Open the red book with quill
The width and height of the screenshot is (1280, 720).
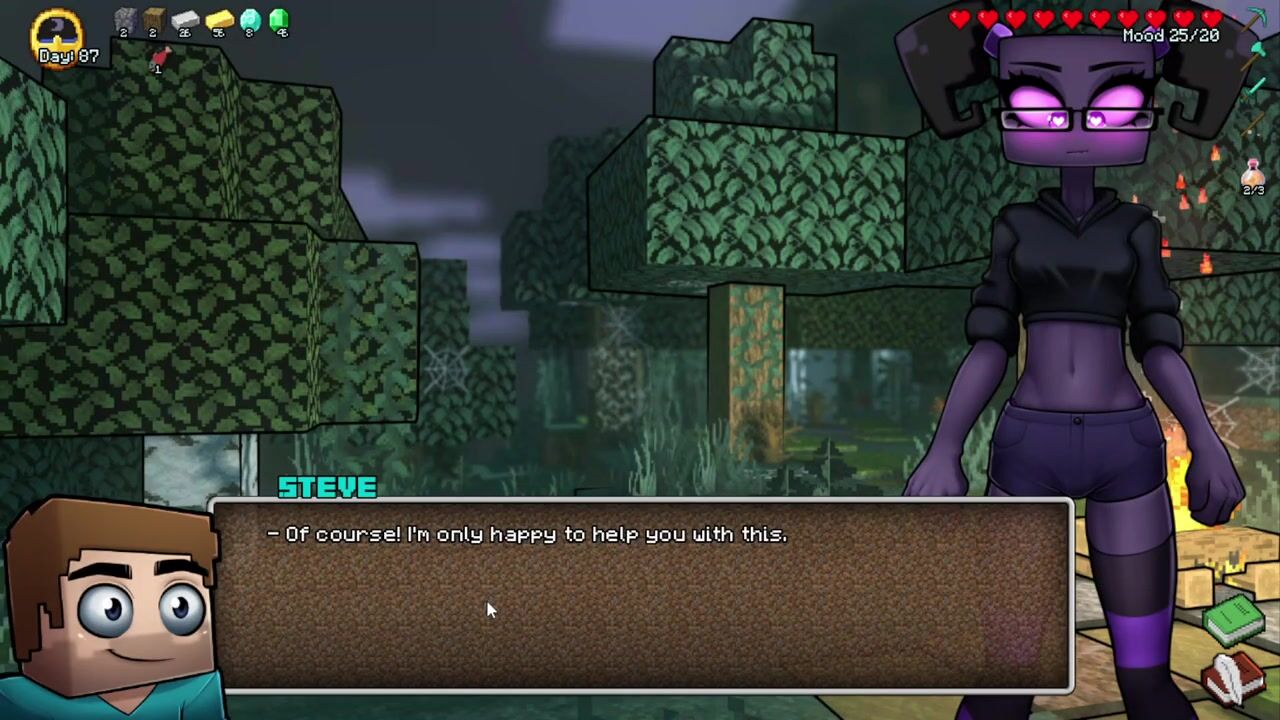[x=1233, y=679]
